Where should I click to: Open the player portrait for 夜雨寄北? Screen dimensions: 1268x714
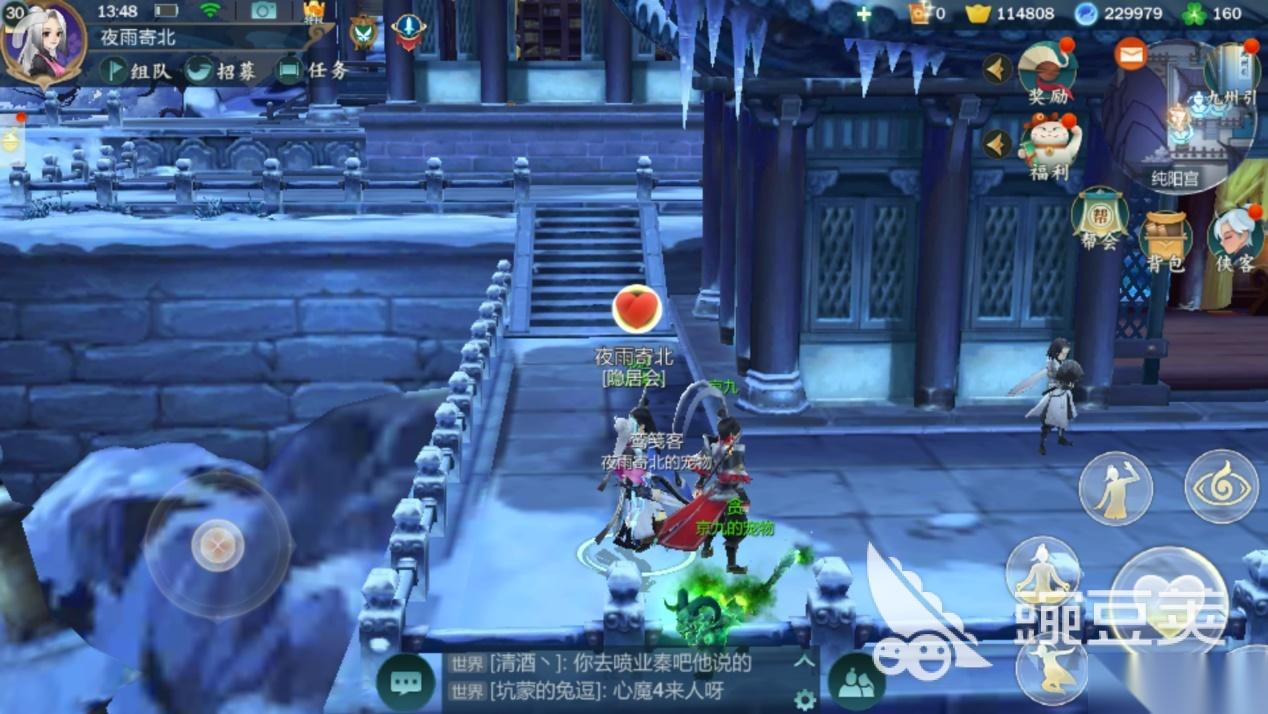pos(43,42)
